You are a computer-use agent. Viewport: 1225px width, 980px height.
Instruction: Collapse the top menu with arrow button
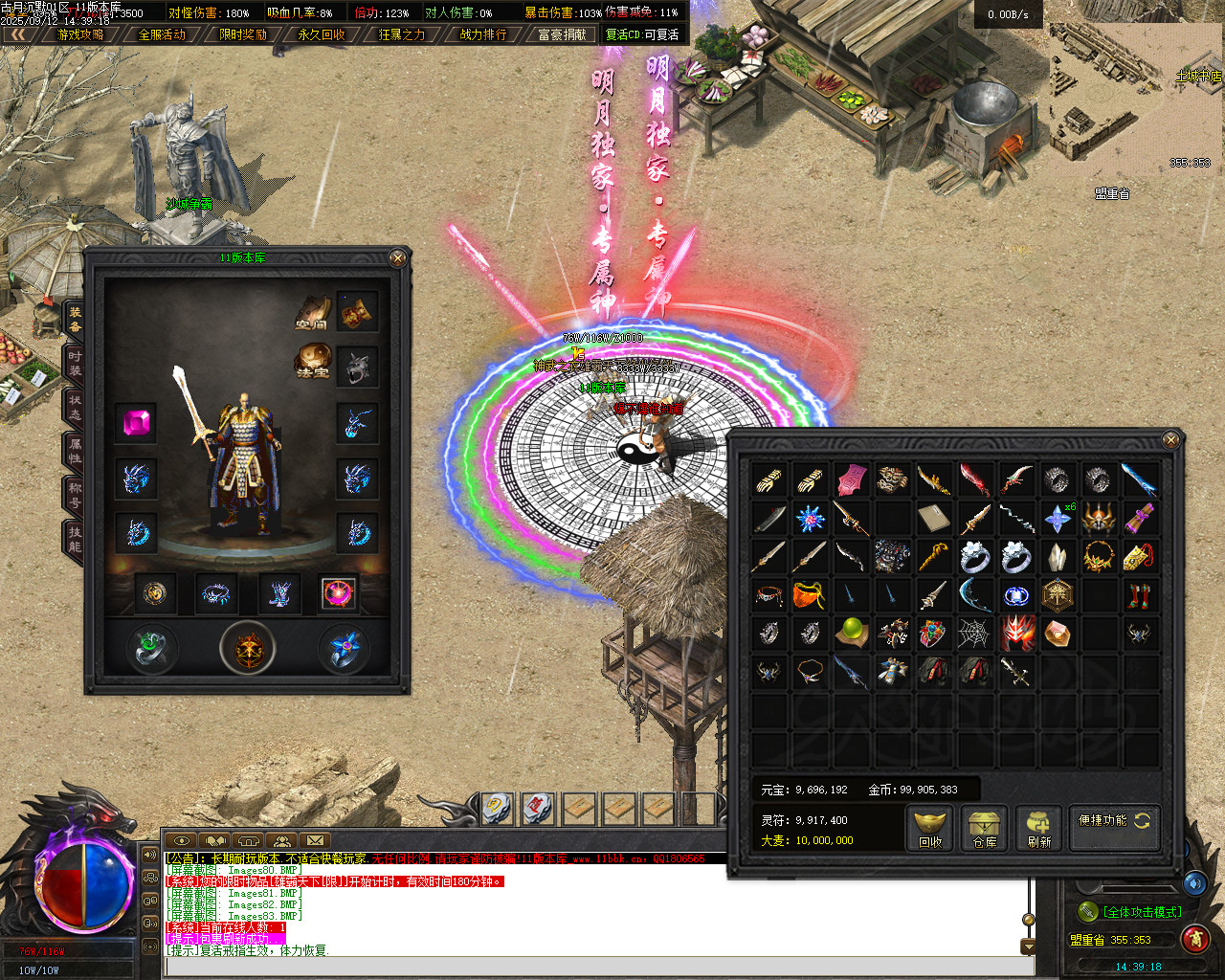click(18, 34)
